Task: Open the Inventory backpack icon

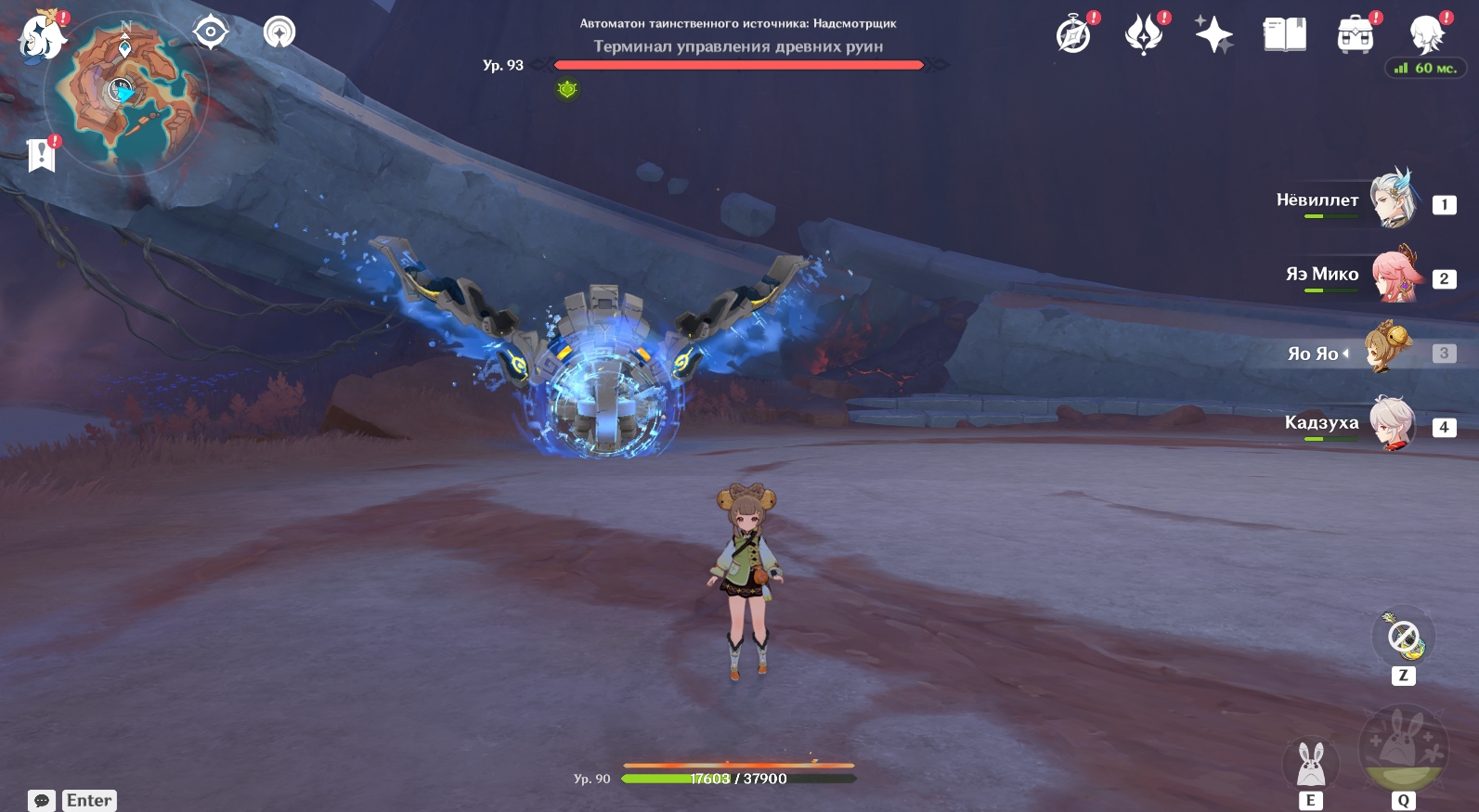Action: (1356, 35)
